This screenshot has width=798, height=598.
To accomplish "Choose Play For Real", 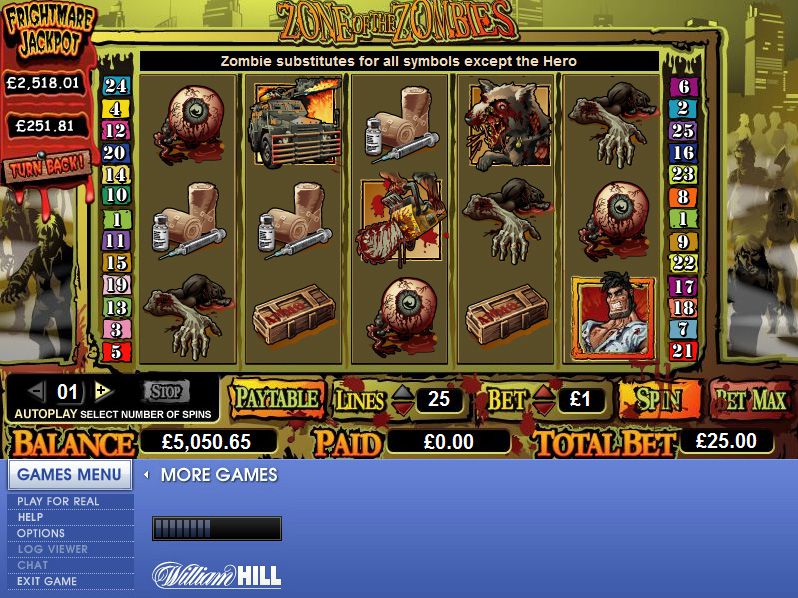I will (x=58, y=501).
